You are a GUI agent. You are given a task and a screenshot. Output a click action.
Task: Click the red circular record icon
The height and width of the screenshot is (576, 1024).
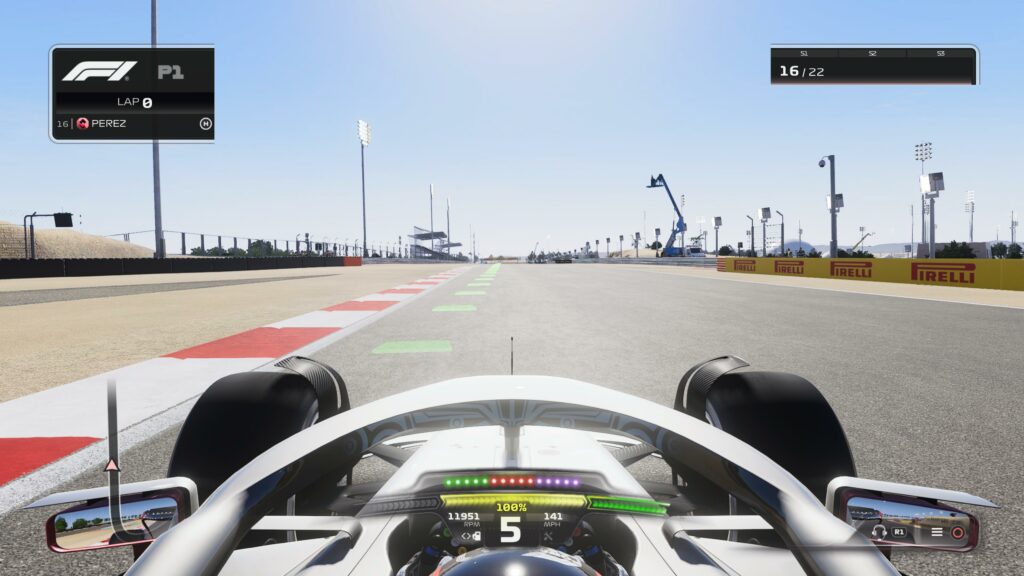[957, 532]
